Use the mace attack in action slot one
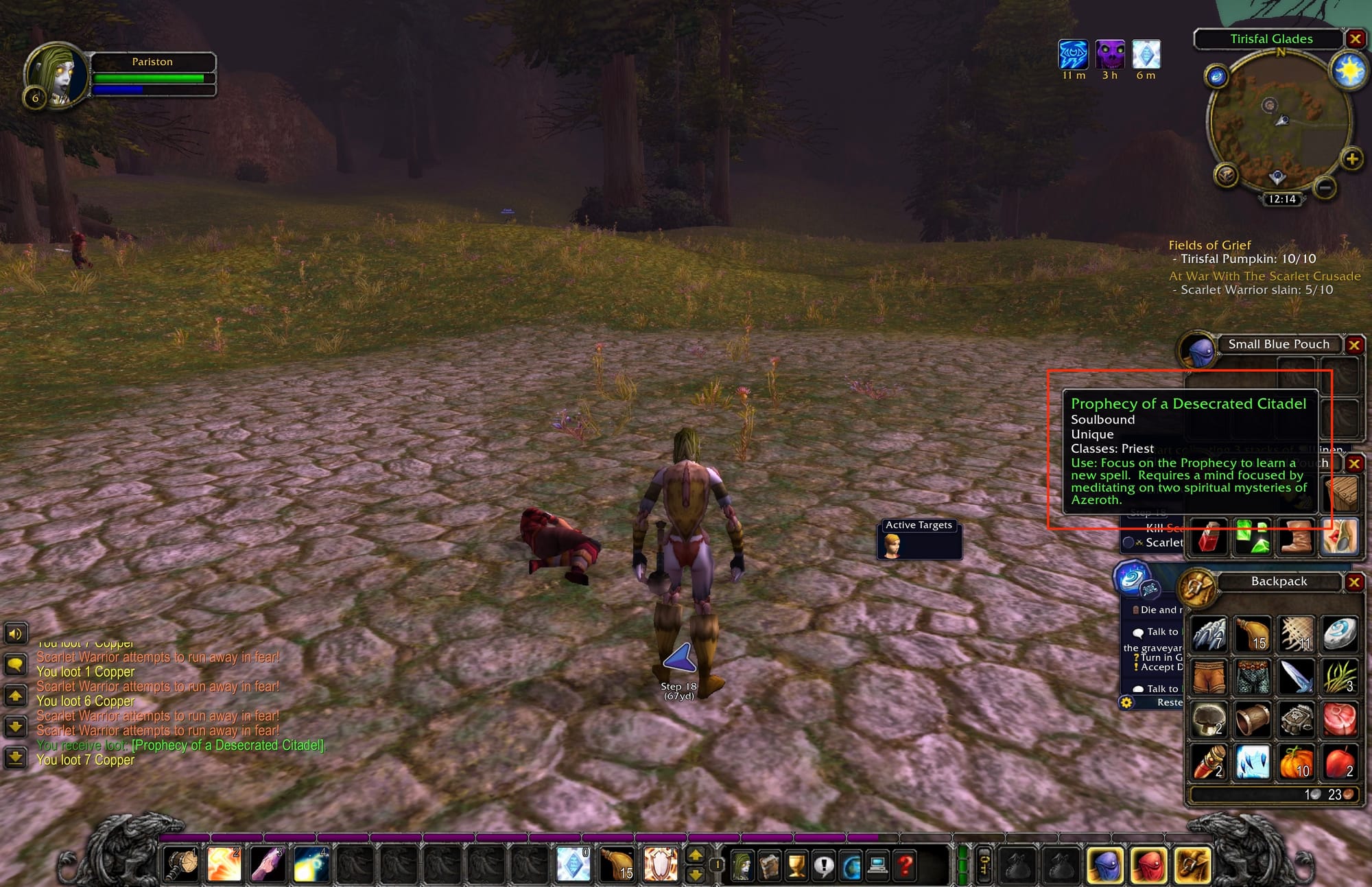The height and width of the screenshot is (887, 1372). click(x=181, y=864)
